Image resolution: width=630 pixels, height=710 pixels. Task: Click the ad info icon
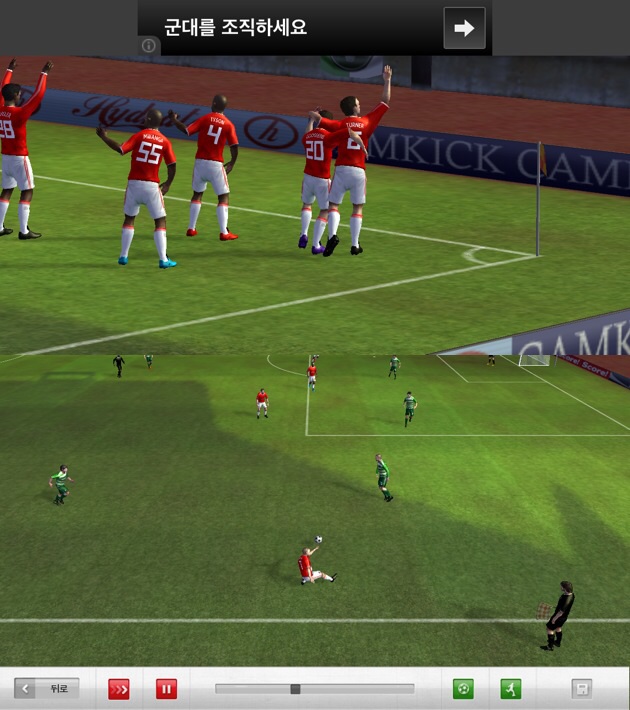(x=148, y=46)
